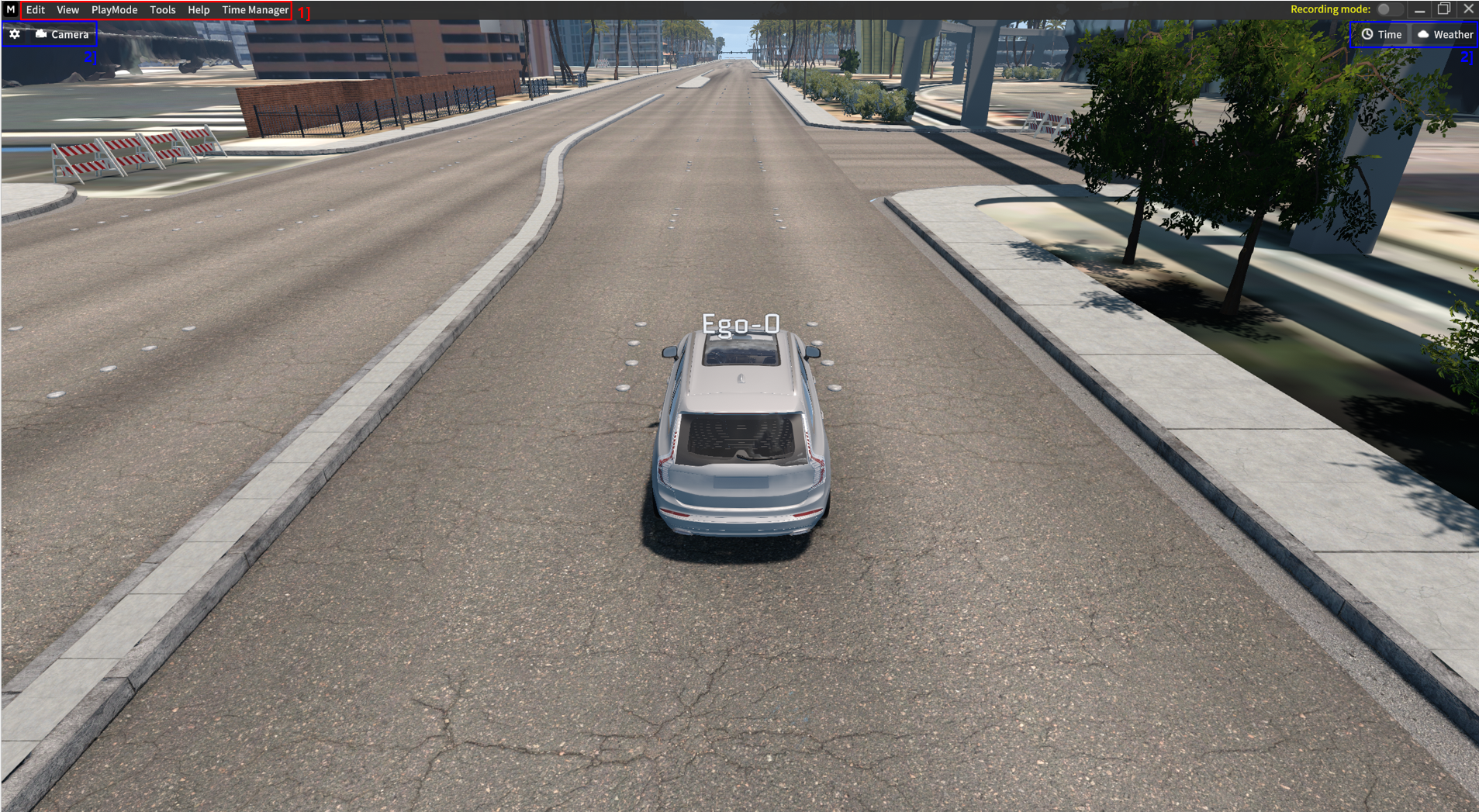Click the restore window icon
1479x812 pixels.
pyautogui.click(x=1443, y=9)
